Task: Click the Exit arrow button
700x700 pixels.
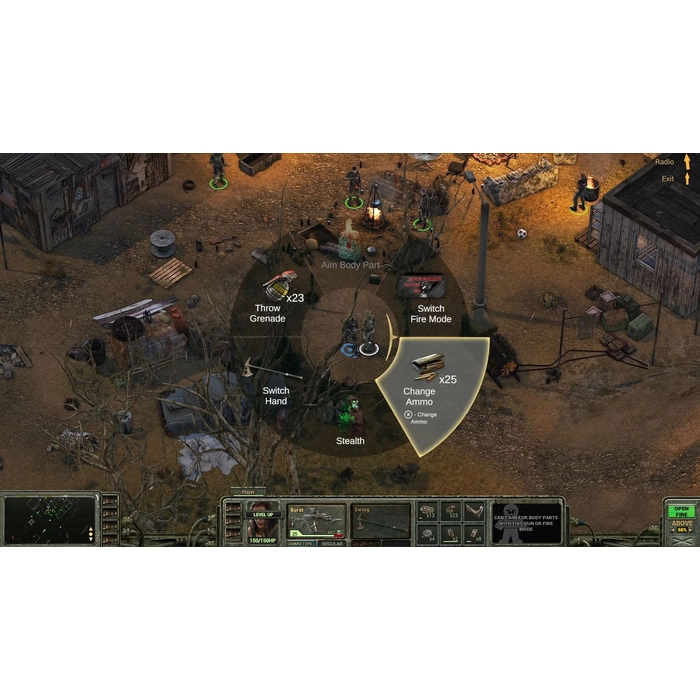Action: 687,178
